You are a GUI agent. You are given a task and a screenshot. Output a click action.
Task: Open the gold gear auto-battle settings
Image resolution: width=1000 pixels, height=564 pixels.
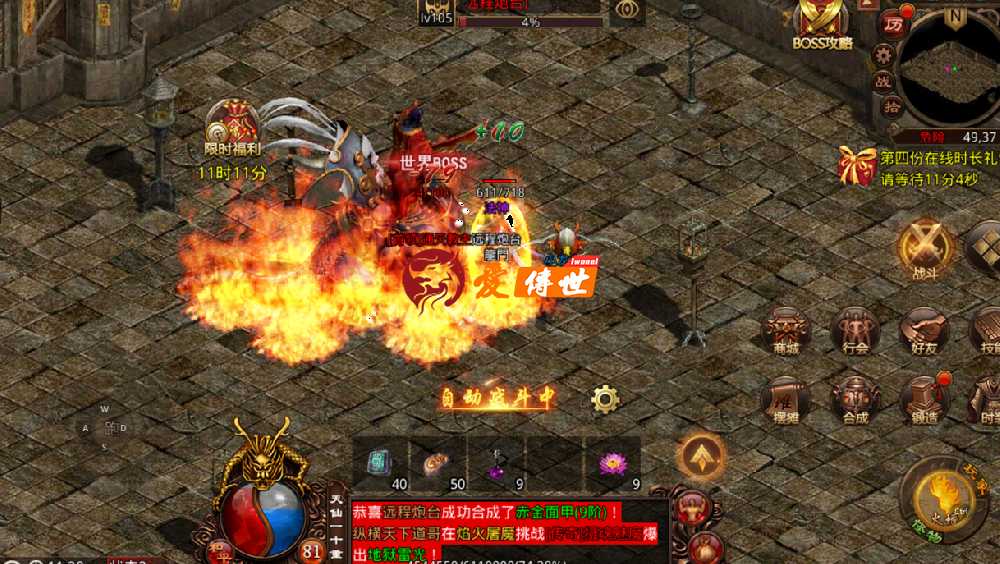pyautogui.click(x=605, y=399)
